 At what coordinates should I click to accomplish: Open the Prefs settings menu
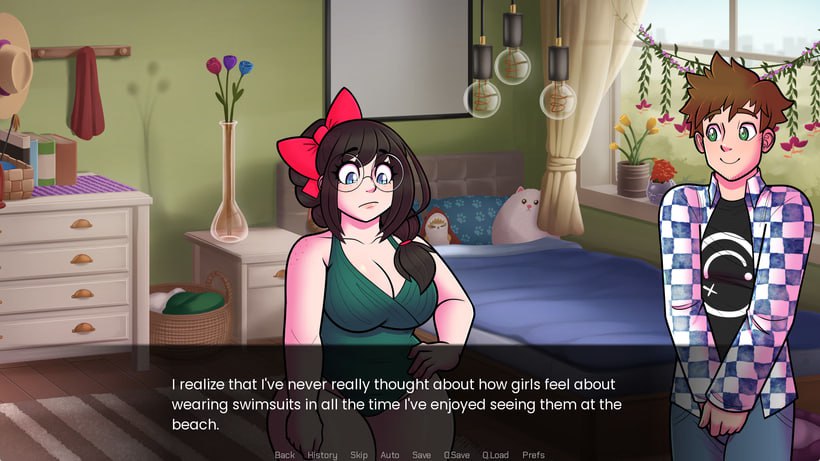tap(534, 455)
